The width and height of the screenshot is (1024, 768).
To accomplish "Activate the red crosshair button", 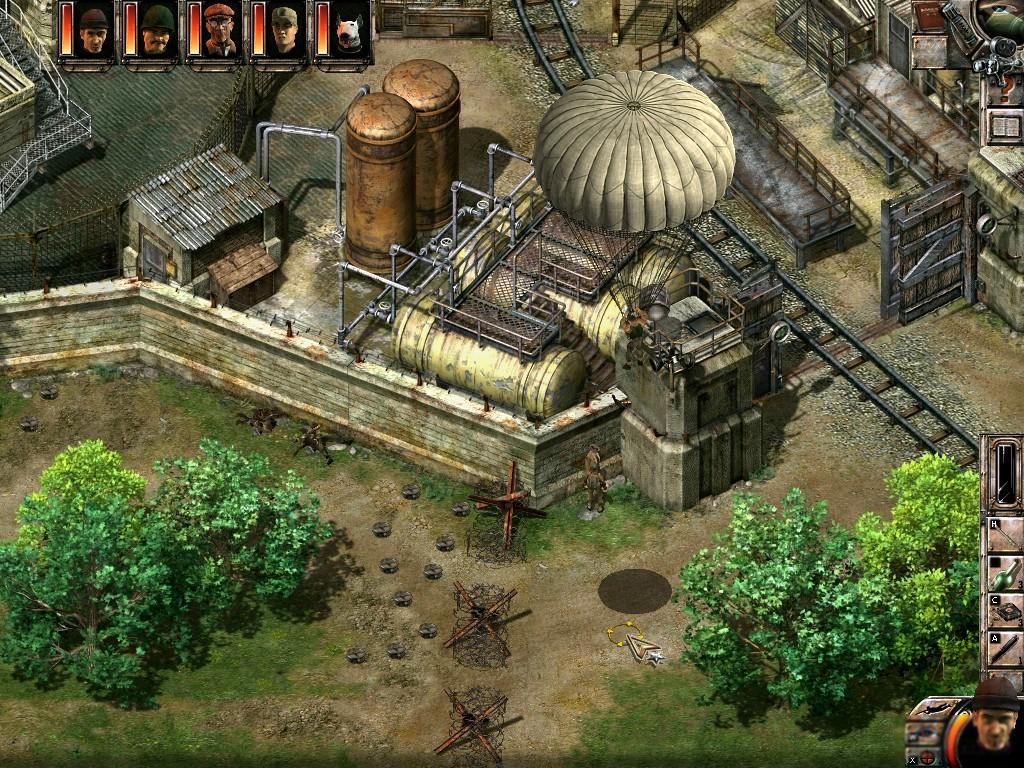I will (x=928, y=757).
